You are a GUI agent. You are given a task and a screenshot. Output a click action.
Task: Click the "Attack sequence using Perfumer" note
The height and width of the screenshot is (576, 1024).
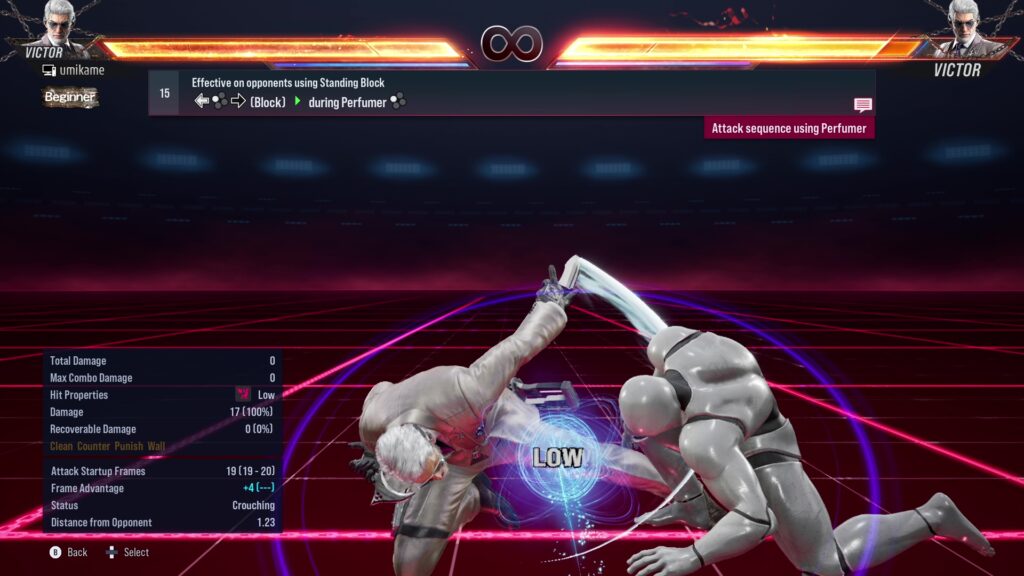click(x=789, y=128)
